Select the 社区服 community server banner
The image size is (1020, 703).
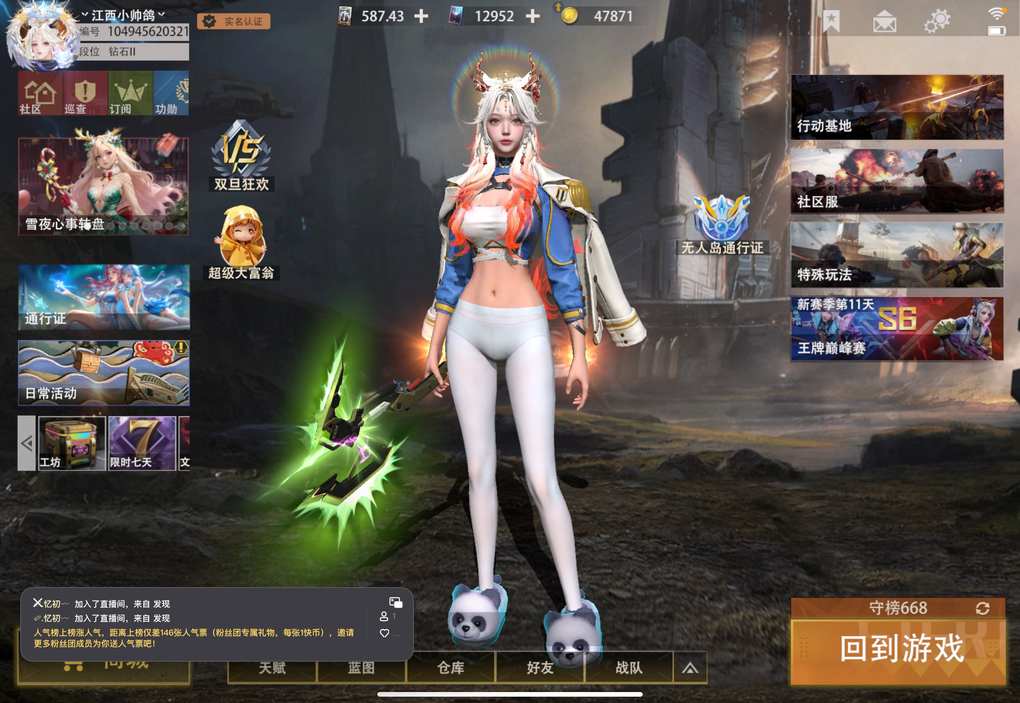[x=897, y=181]
